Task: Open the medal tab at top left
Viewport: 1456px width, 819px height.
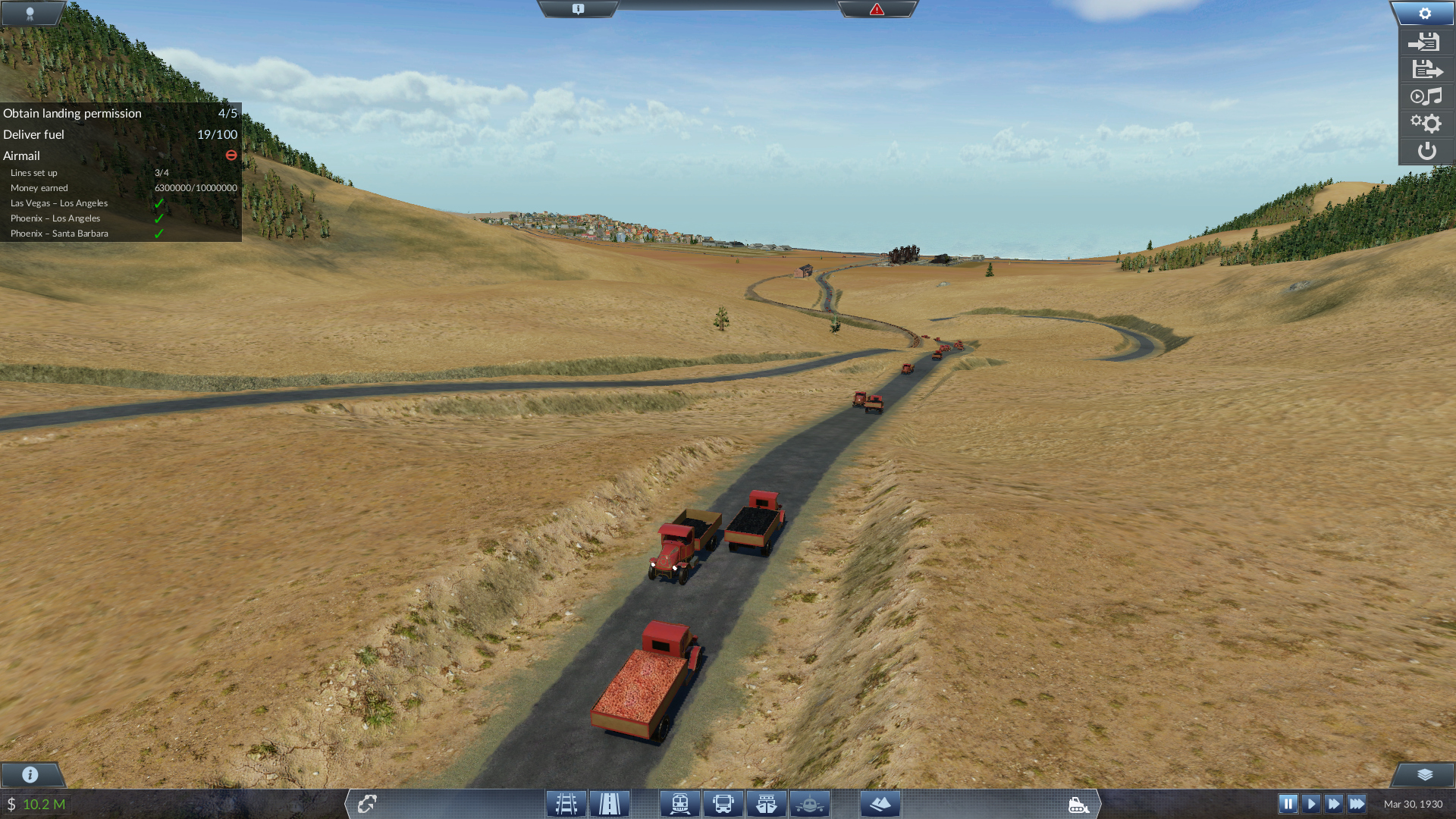Action: [x=30, y=13]
